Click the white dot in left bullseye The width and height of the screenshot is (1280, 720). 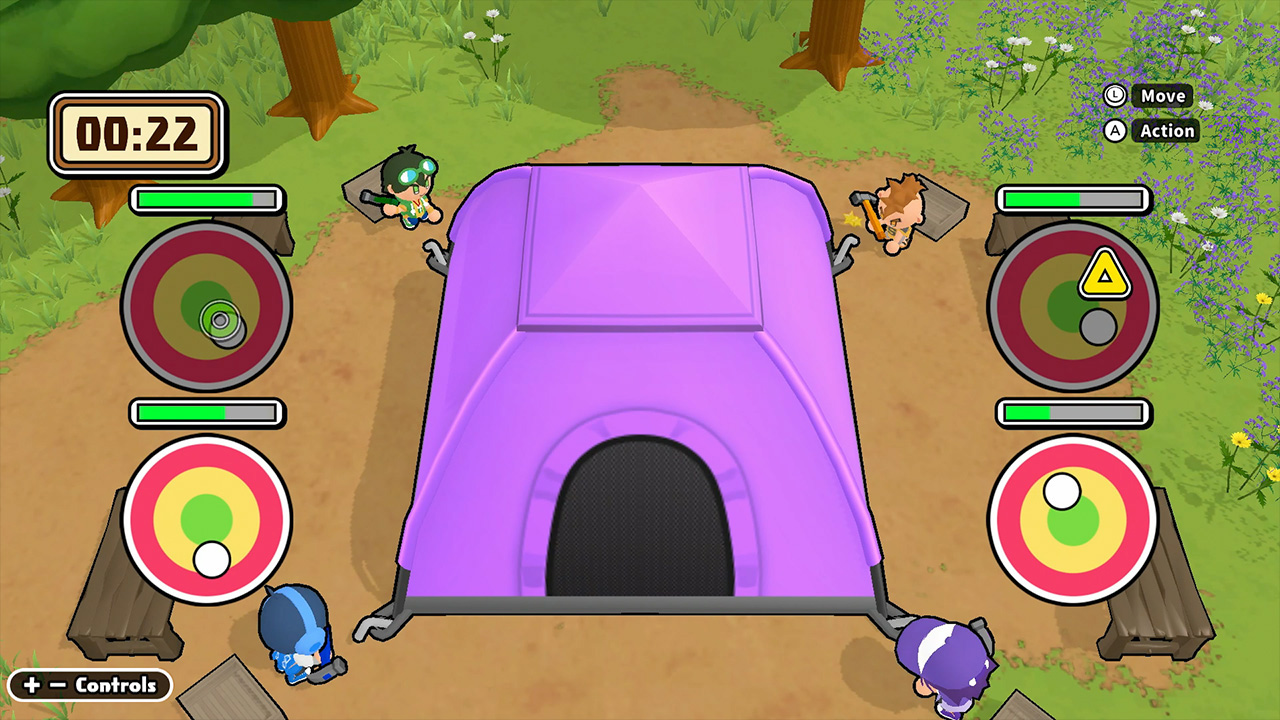[x=211, y=561]
